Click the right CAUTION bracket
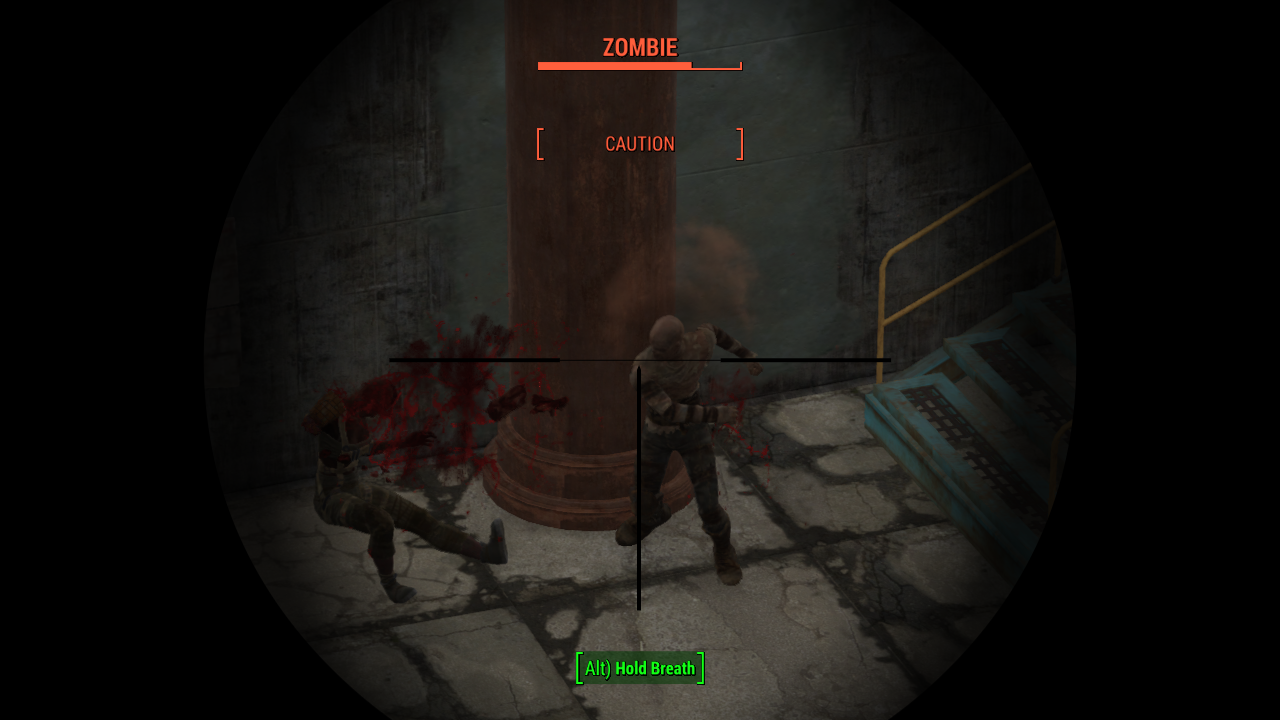This screenshot has width=1280, height=720. pyautogui.click(x=741, y=143)
